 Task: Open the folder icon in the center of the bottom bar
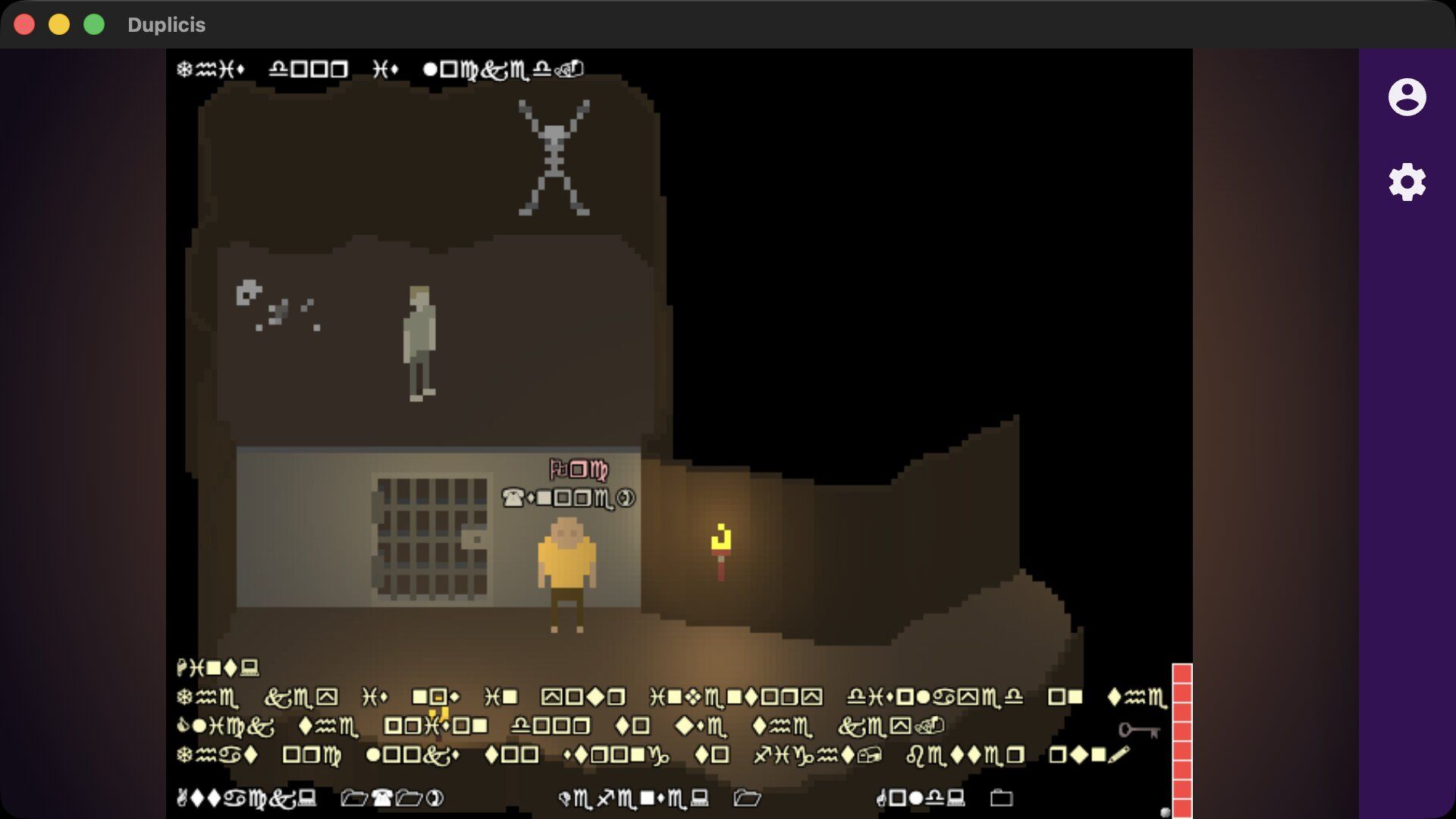pos(747,798)
